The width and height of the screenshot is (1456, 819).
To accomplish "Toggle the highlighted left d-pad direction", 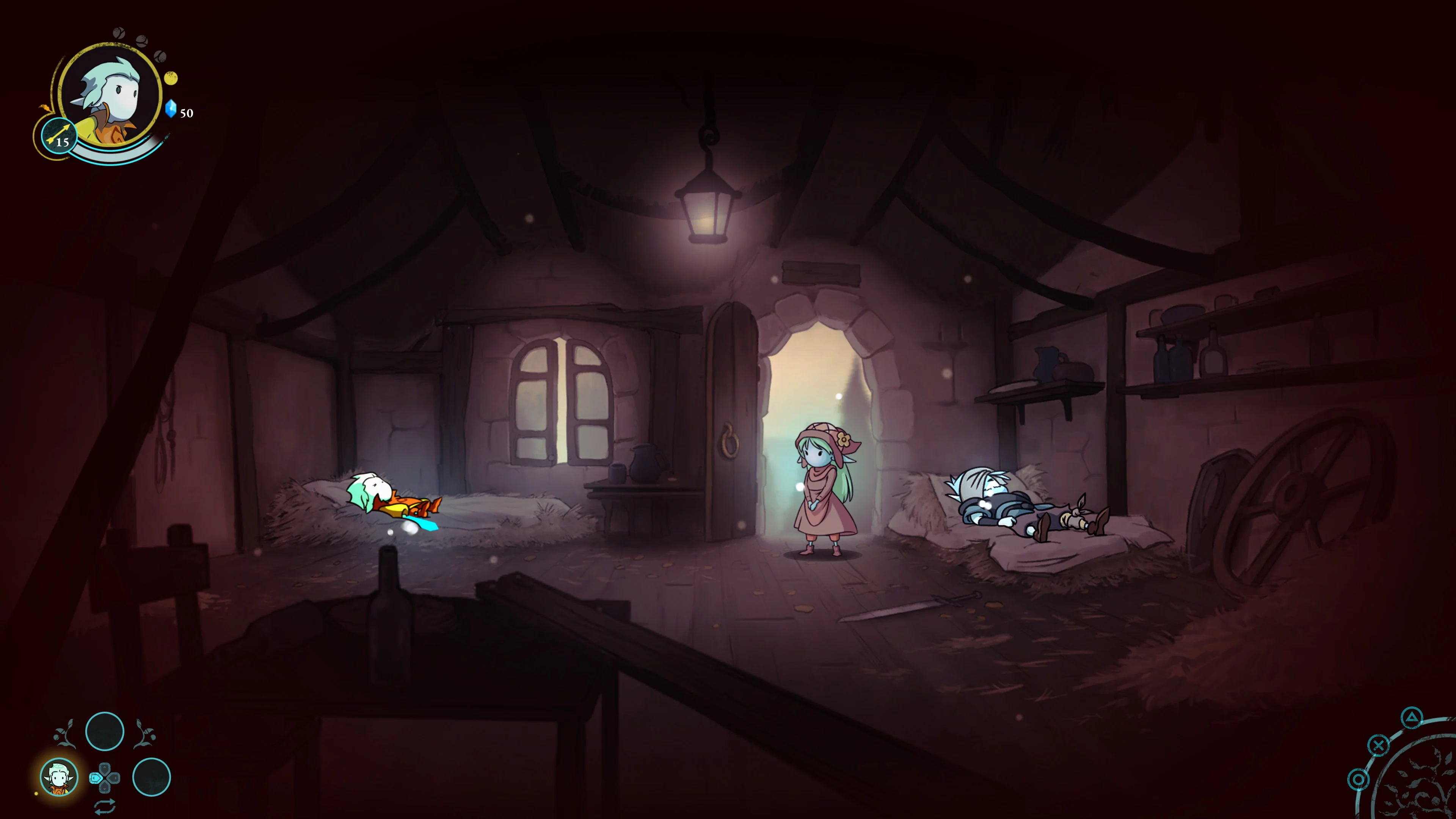I will tap(96, 778).
